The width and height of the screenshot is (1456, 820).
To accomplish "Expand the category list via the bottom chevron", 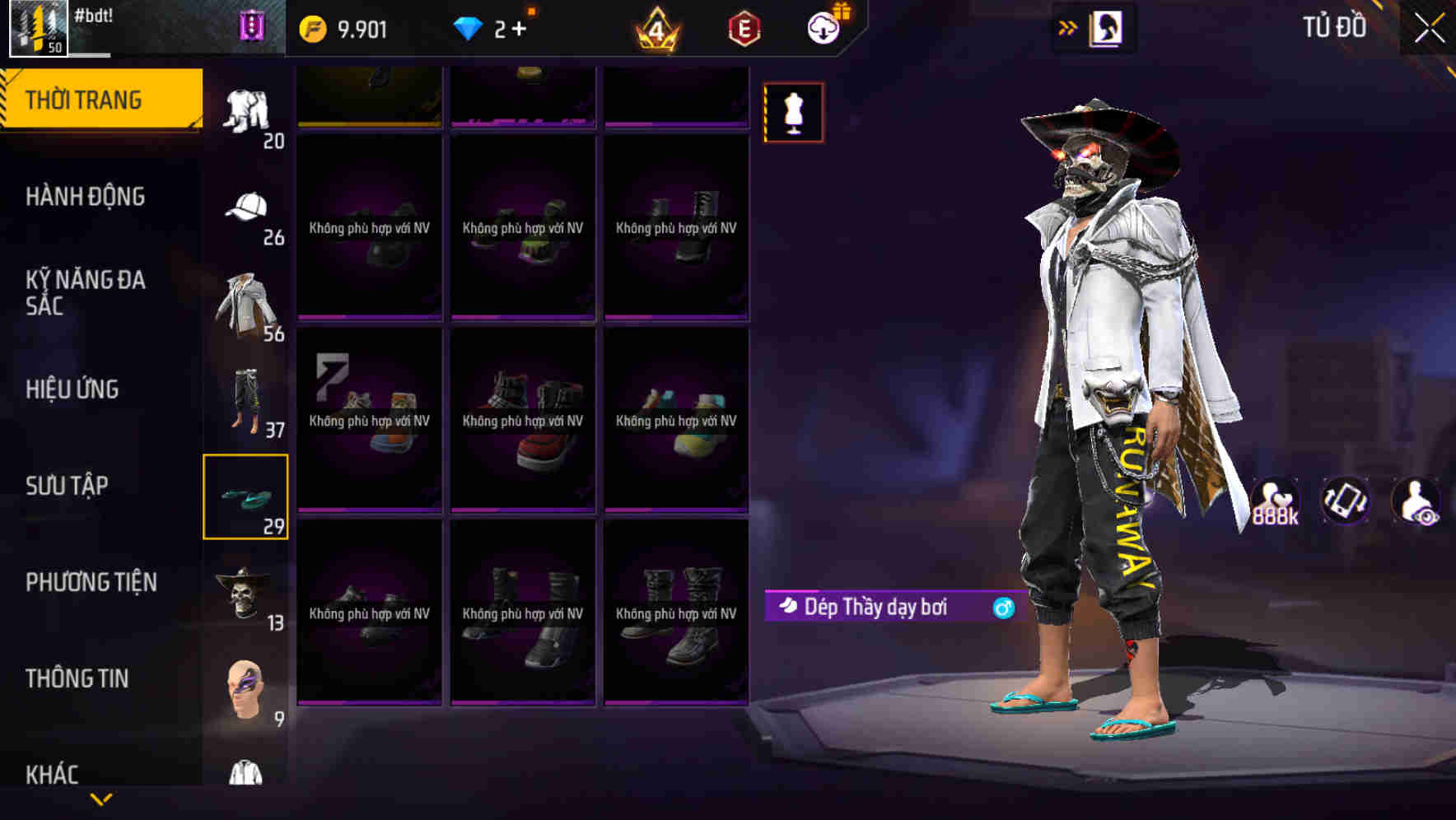I will click(101, 801).
